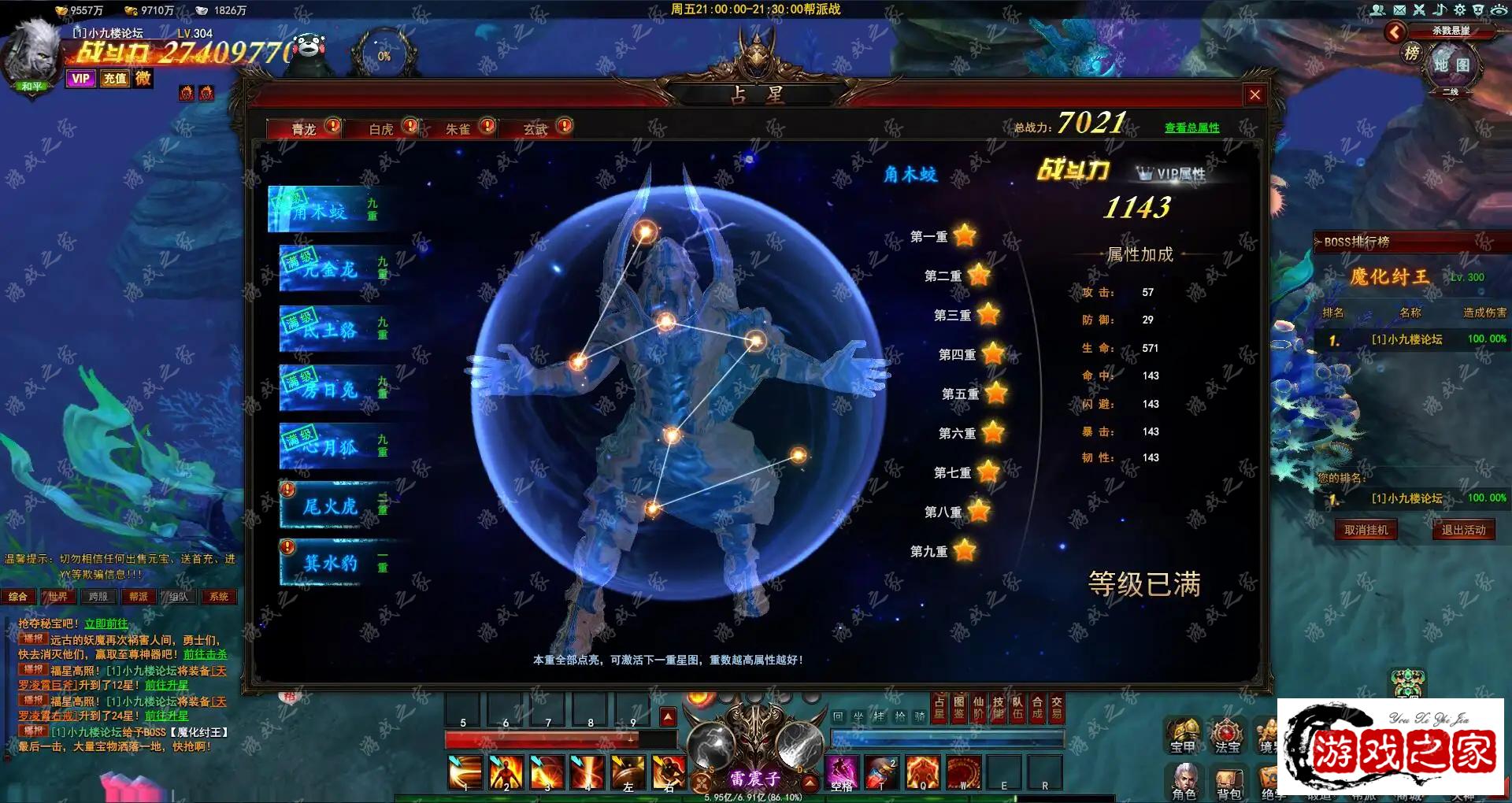Select the 房日兔 constellation entry
This screenshot has height=803, width=1512.
tap(332, 390)
